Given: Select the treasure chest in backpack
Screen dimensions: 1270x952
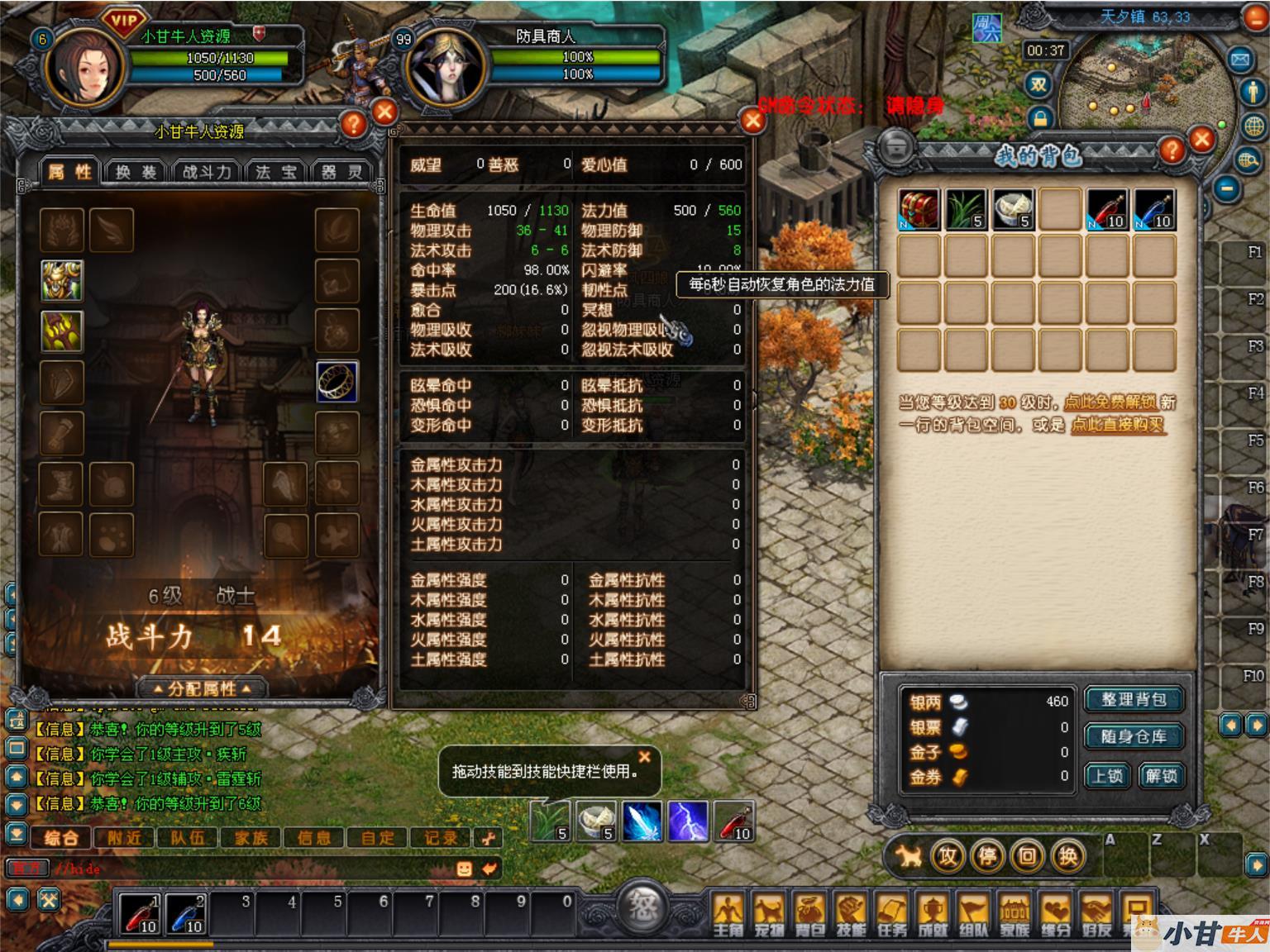Looking at the screenshot, I should pyautogui.click(x=919, y=209).
